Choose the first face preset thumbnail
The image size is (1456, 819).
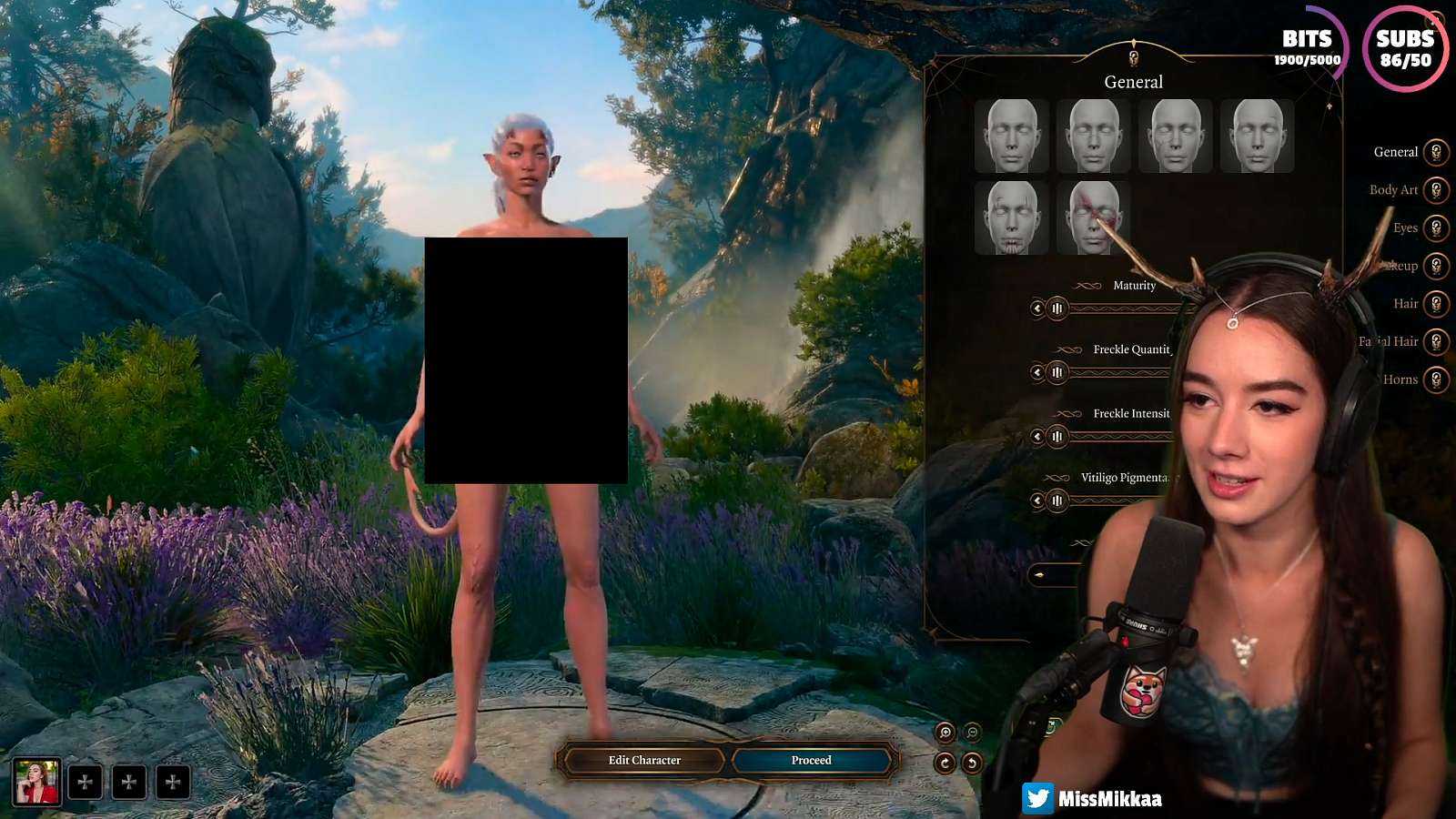1012,138
